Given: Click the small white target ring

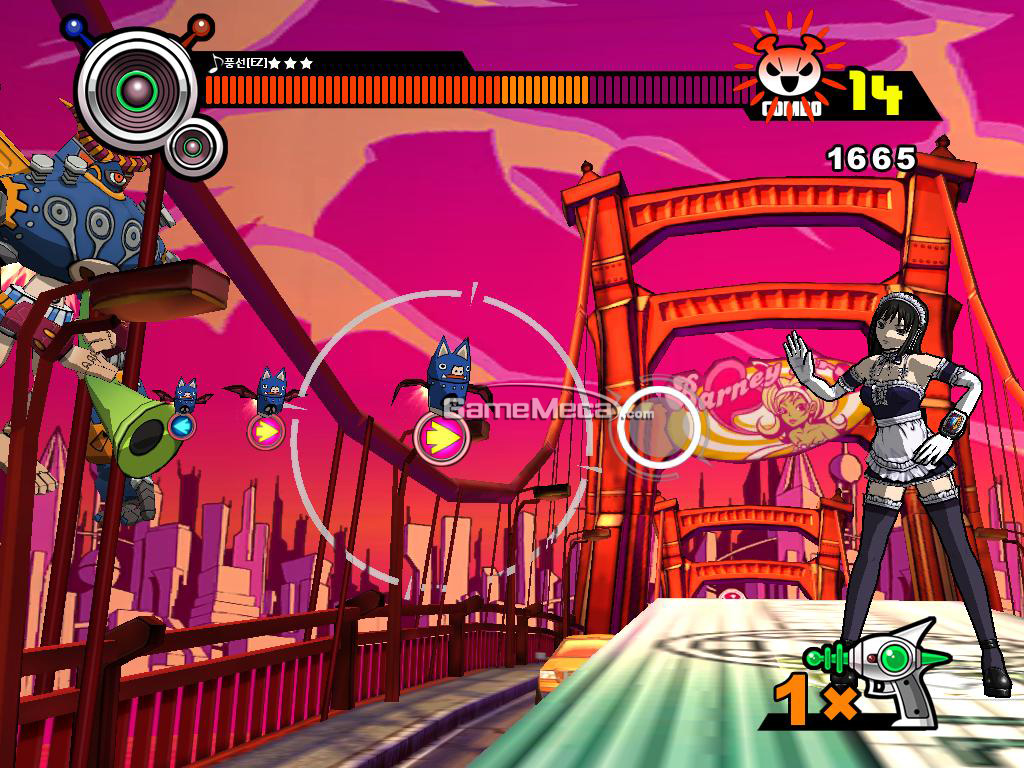Looking at the screenshot, I should click(656, 427).
